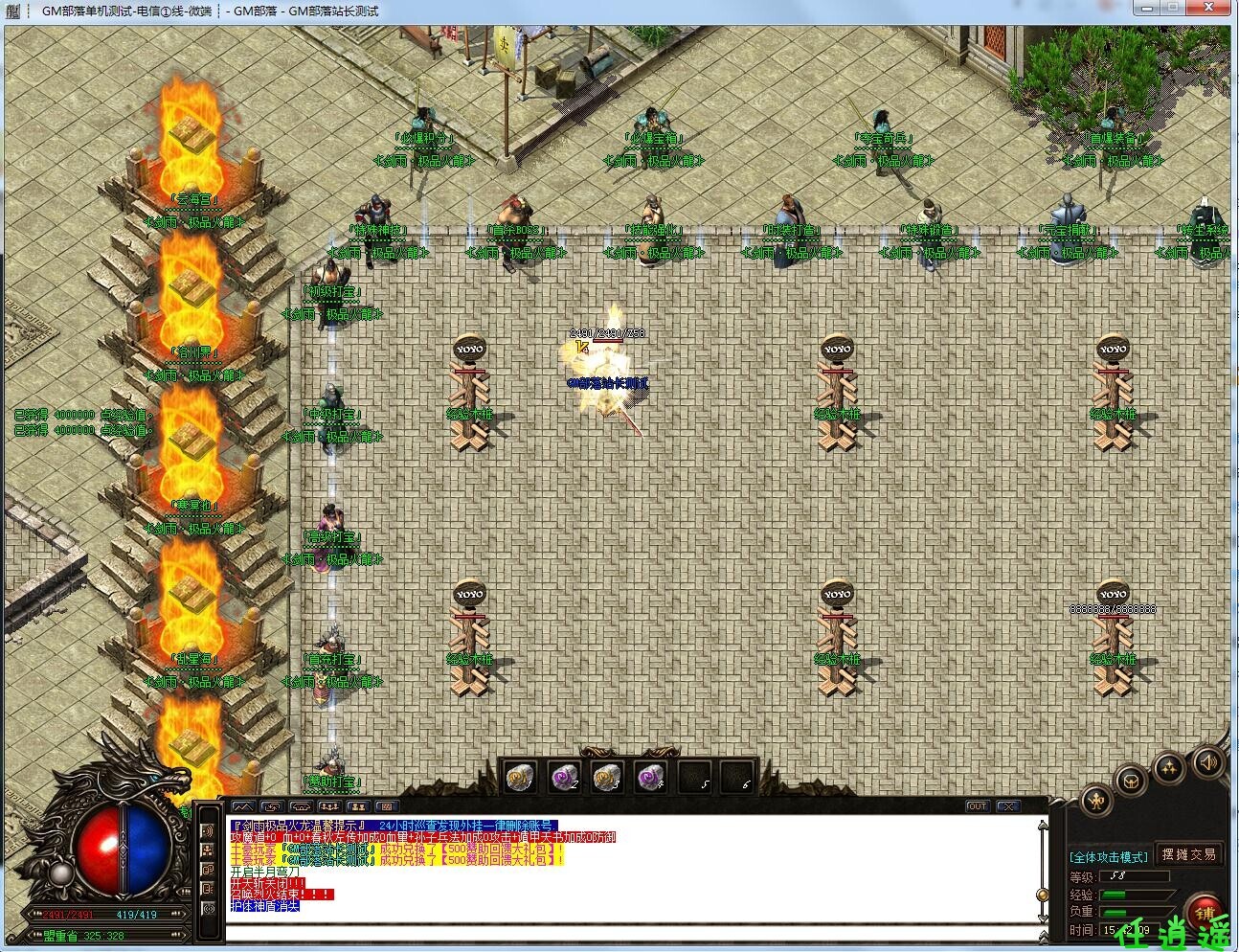Screen dimensions: 1239x952
Task: Open the sword emblem skill icon bottom-right
Action: pyautogui.click(x=1096, y=802)
